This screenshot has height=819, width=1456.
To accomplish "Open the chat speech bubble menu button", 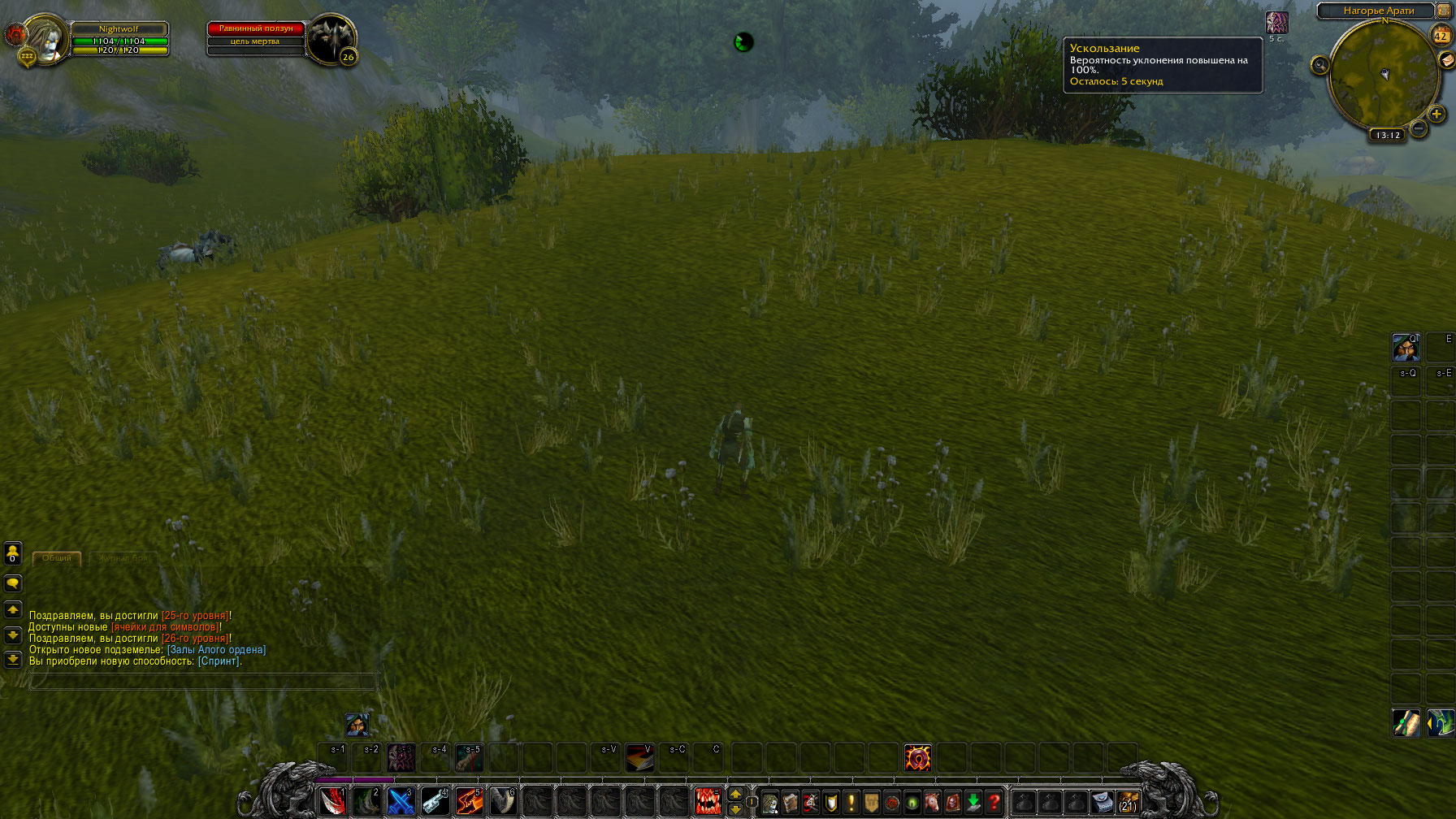I will click(x=13, y=583).
